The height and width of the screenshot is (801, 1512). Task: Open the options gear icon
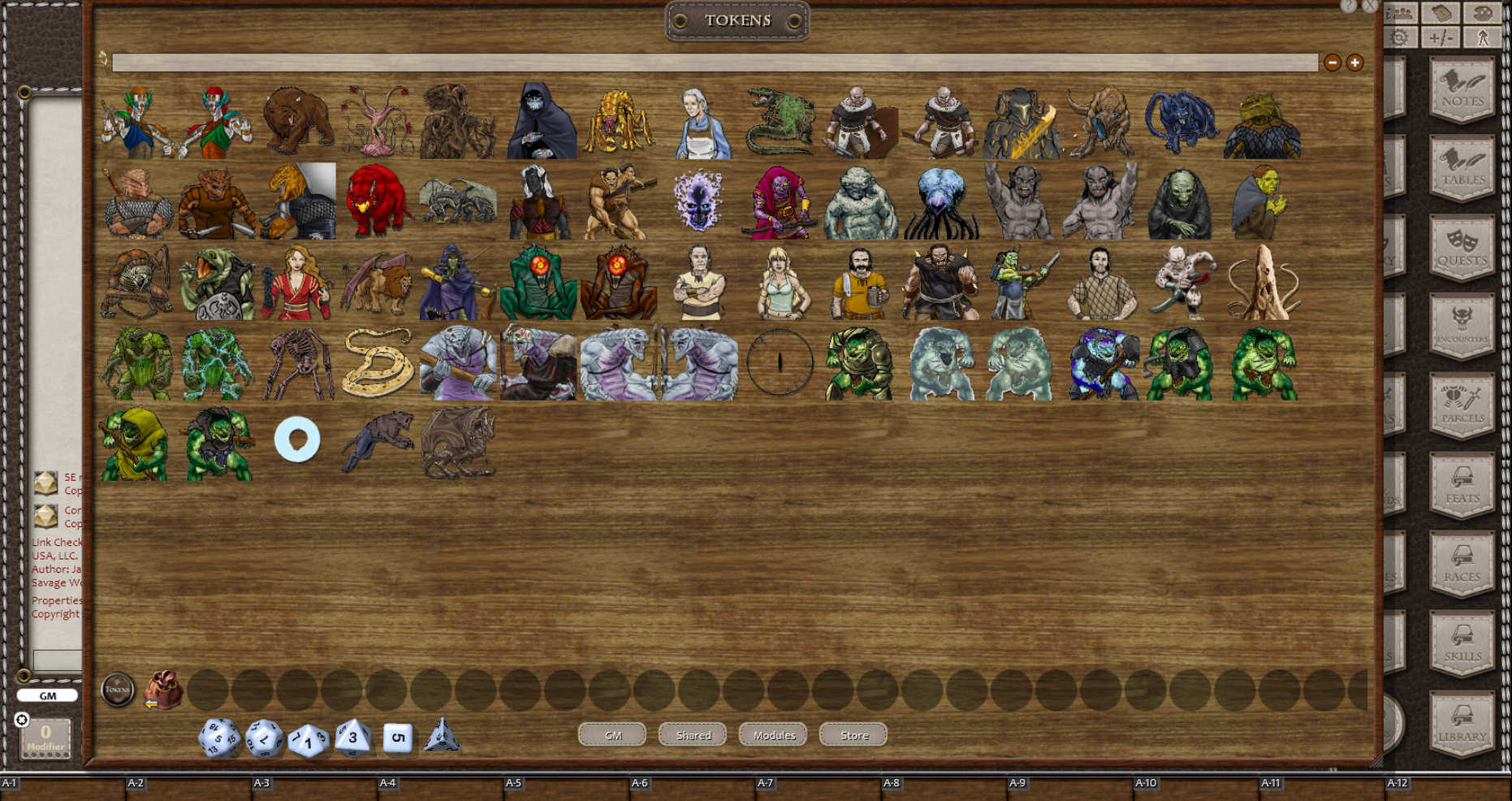[x=1399, y=36]
